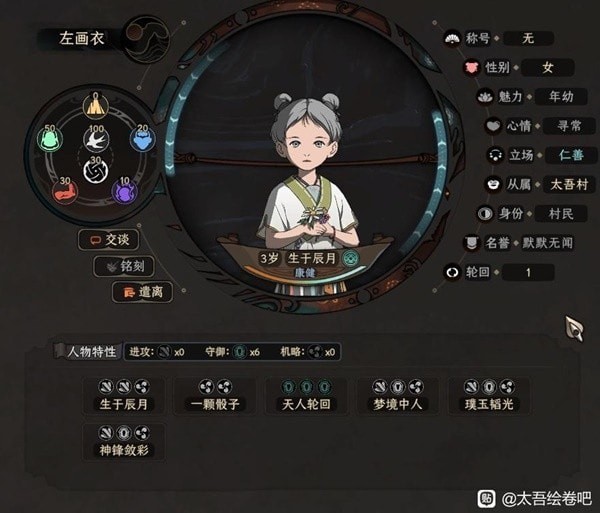This screenshot has width=600, height=513.
Task: Pick the purple figure element icon
Action: tap(125, 190)
